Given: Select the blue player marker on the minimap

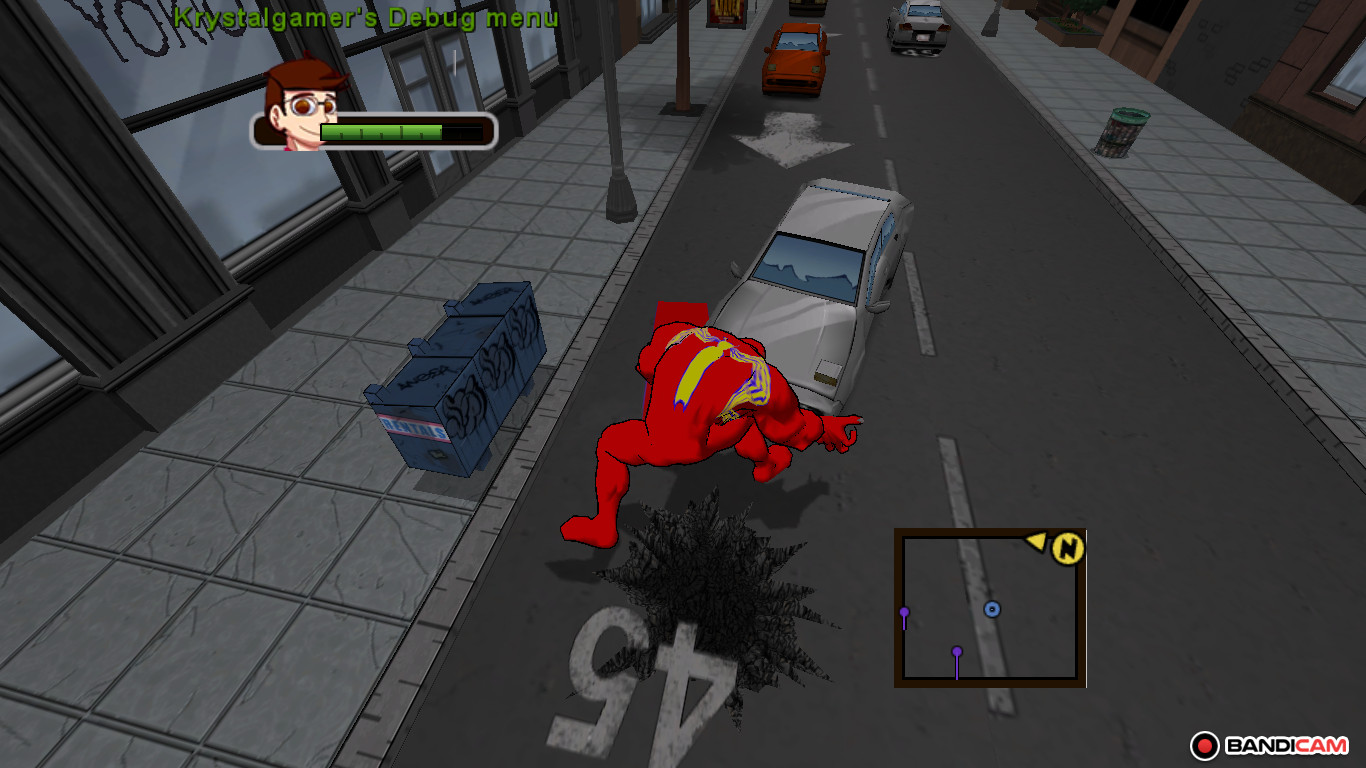Looking at the screenshot, I should tap(993, 607).
